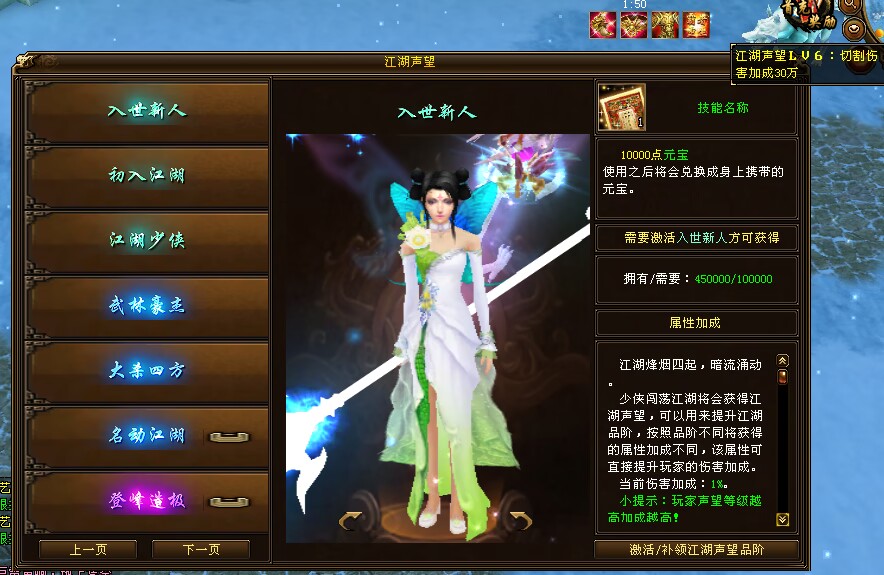Select the 入世新人 rank entry
The width and height of the screenshot is (884, 575).
147,111
